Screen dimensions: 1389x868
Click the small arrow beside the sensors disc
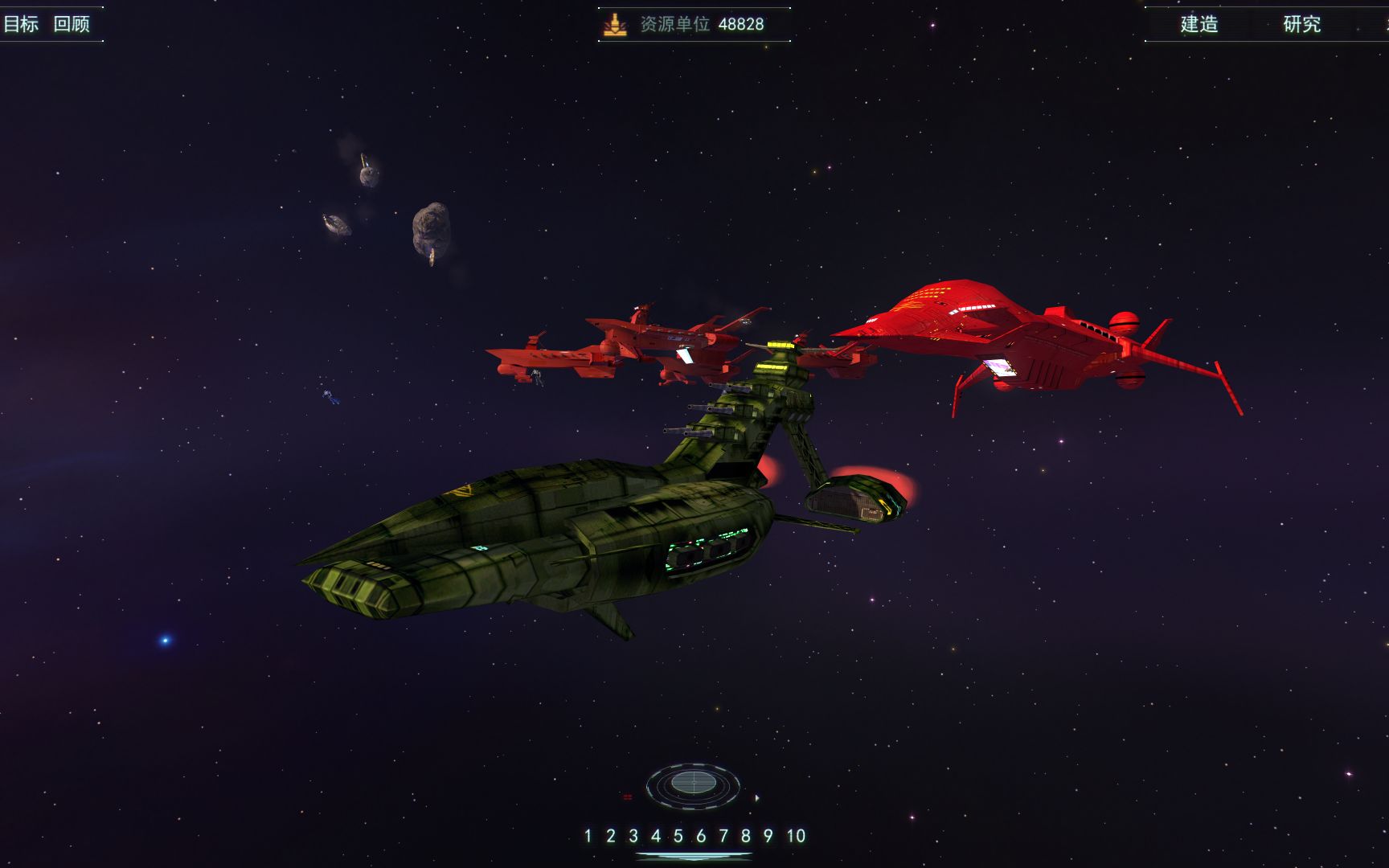pyautogui.click(x=757, y=798)
